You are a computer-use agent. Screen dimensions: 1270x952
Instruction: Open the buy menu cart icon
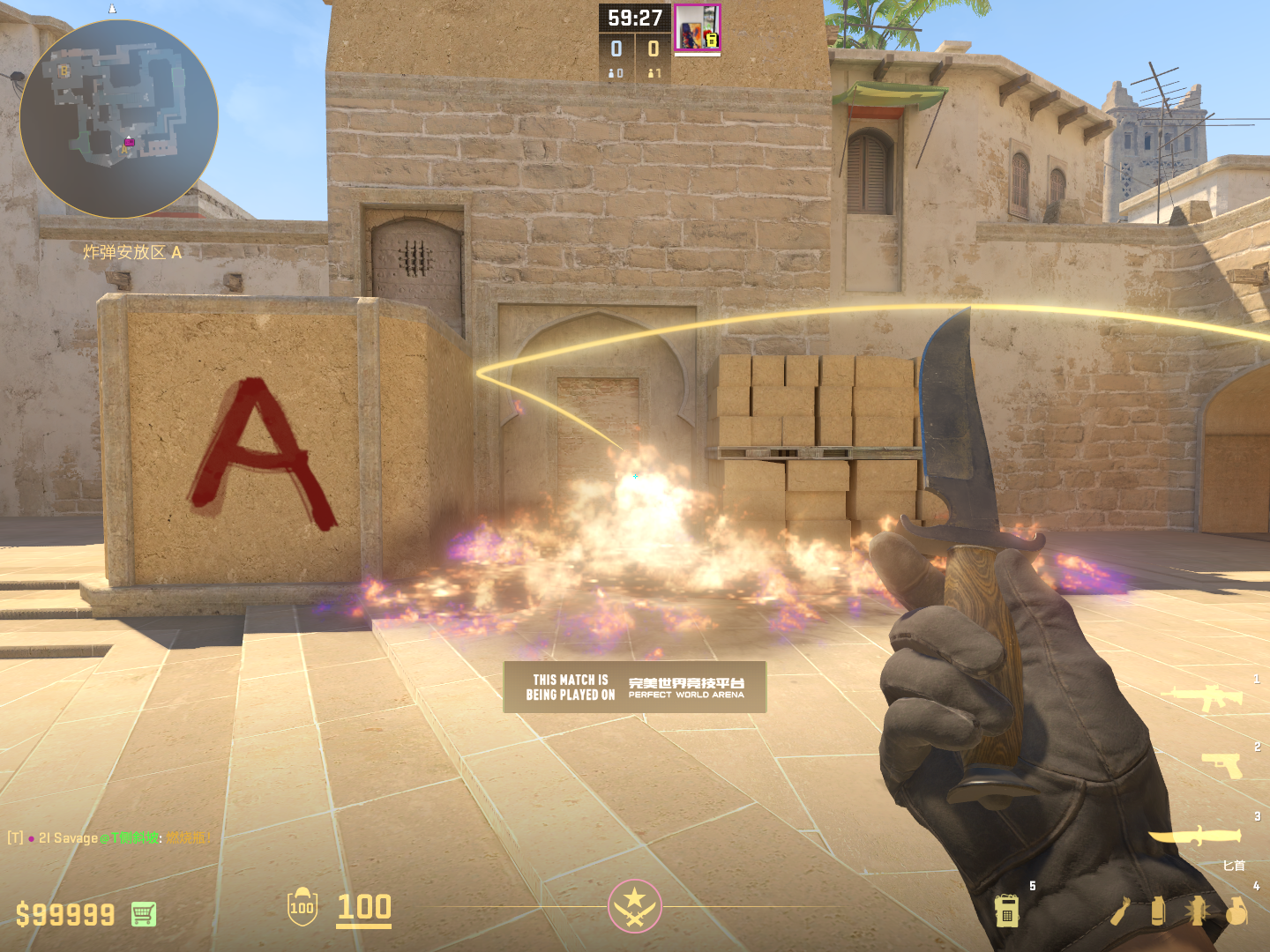144,914
